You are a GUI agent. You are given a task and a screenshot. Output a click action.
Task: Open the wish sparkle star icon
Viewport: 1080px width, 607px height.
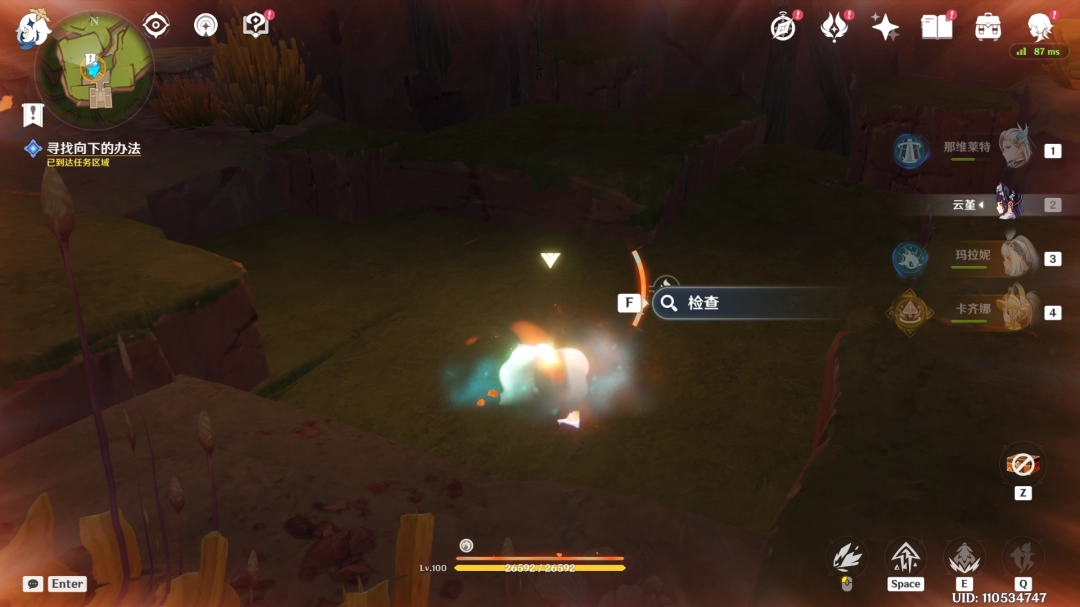885,27
